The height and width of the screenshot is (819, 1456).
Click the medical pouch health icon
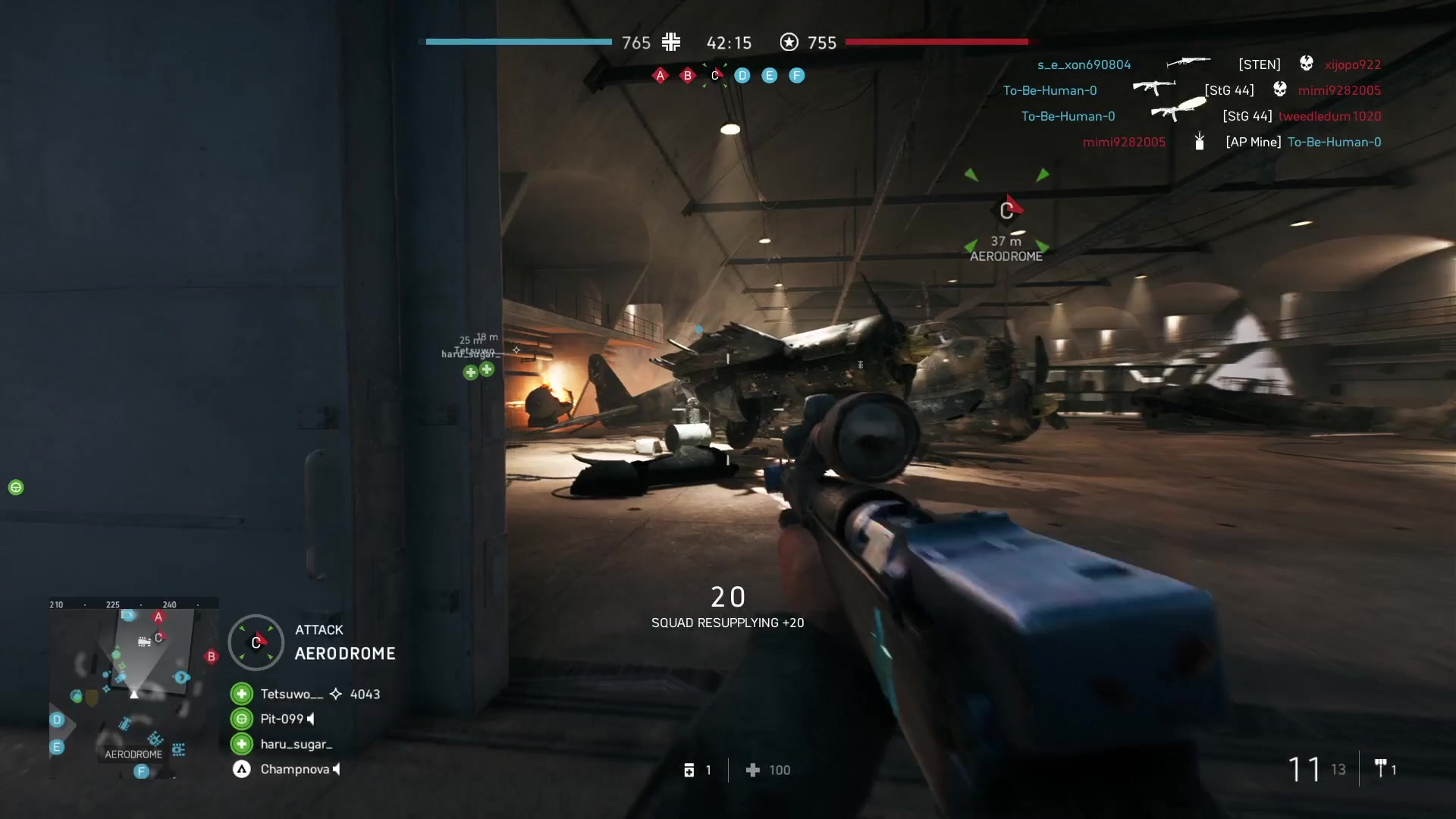(x=753, y=770)
